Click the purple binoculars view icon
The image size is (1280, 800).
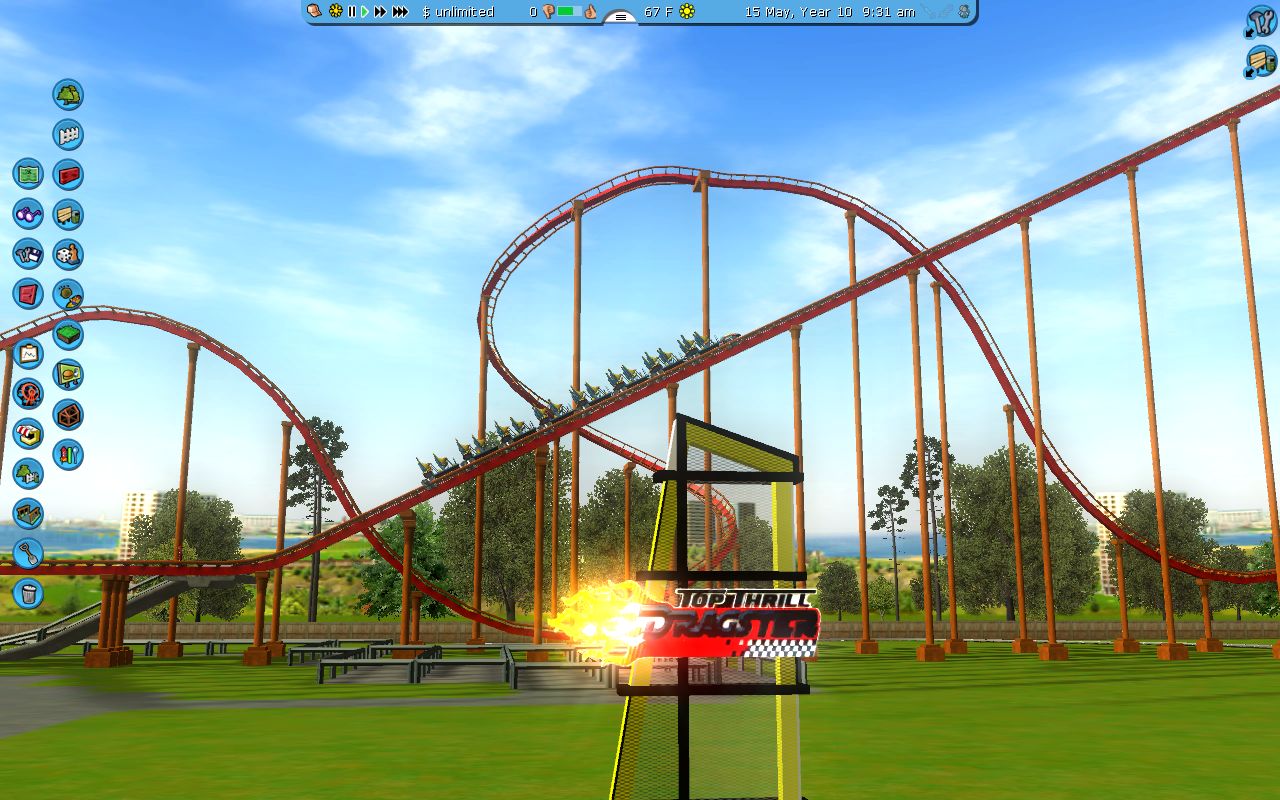(28, 214)
